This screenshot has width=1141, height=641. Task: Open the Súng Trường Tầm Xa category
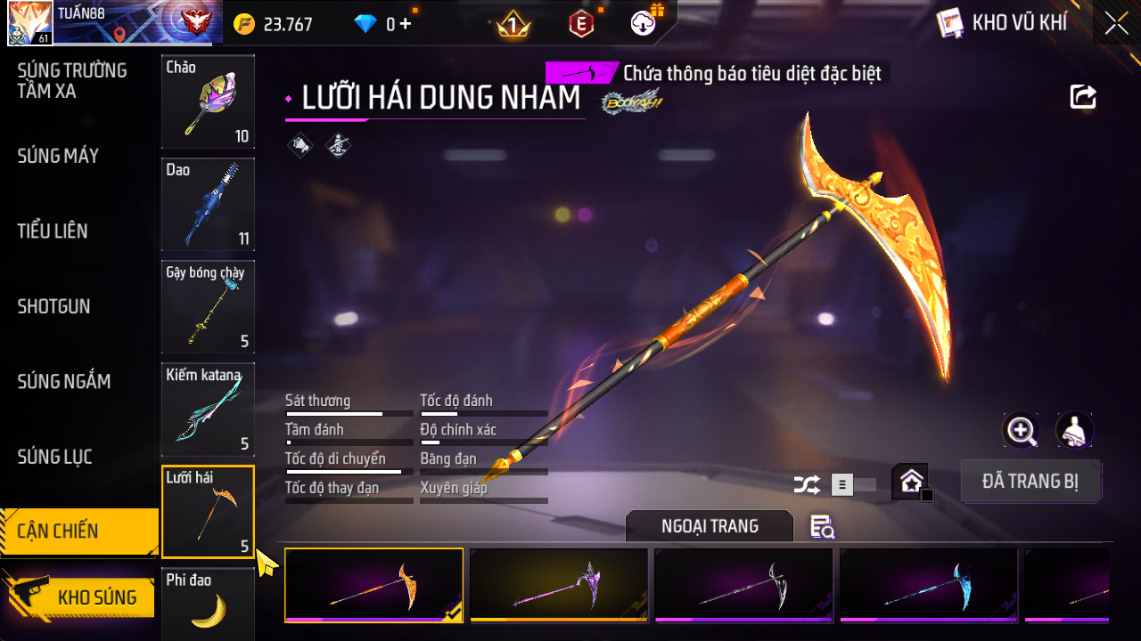(72, 81)
